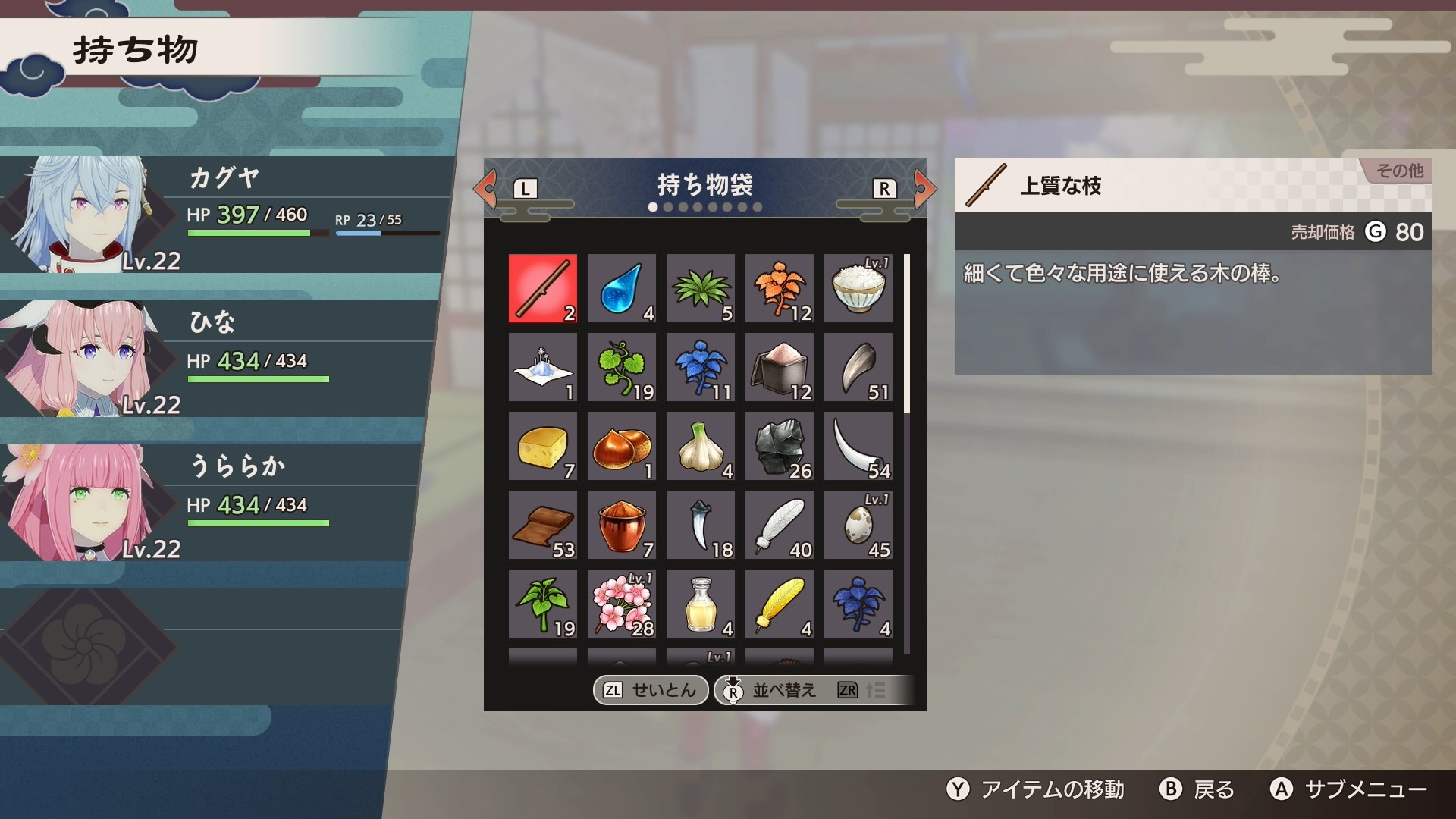1456x819 pixels.
Task: Click the L arrow for previous page
Action: 489,189
